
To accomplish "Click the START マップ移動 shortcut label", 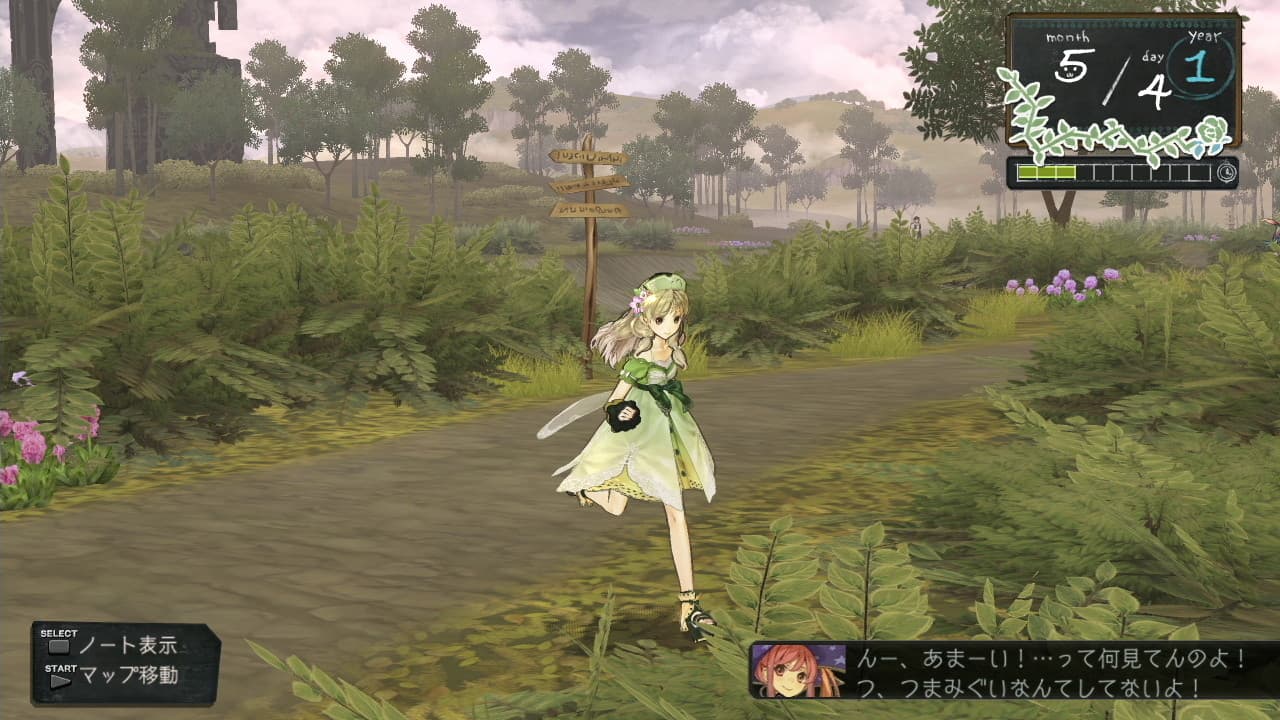I will [130, 675].
